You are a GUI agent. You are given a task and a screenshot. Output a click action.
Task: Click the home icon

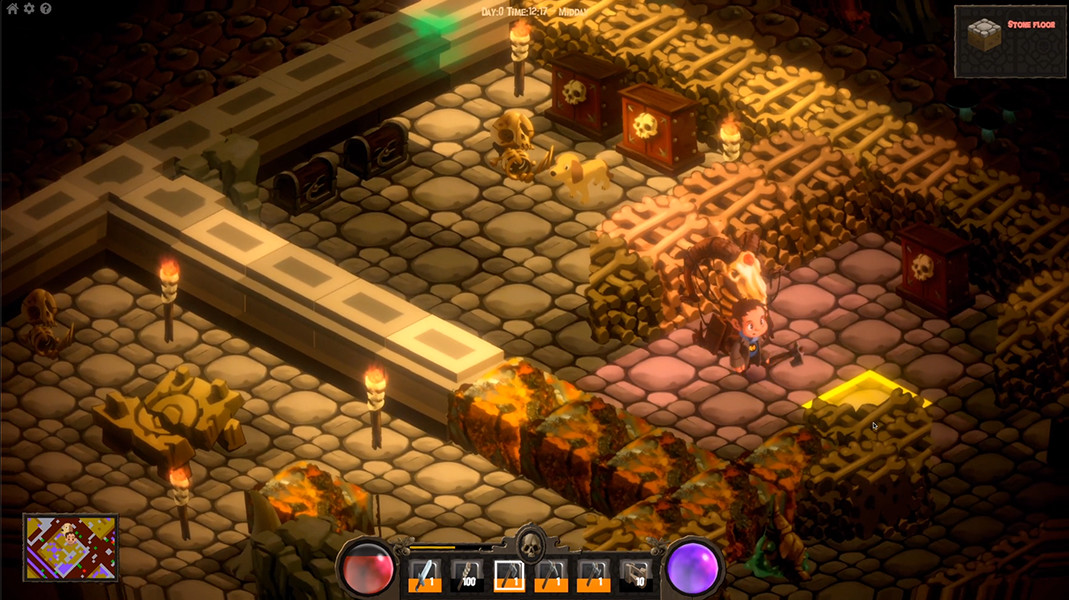pos(12,9)
